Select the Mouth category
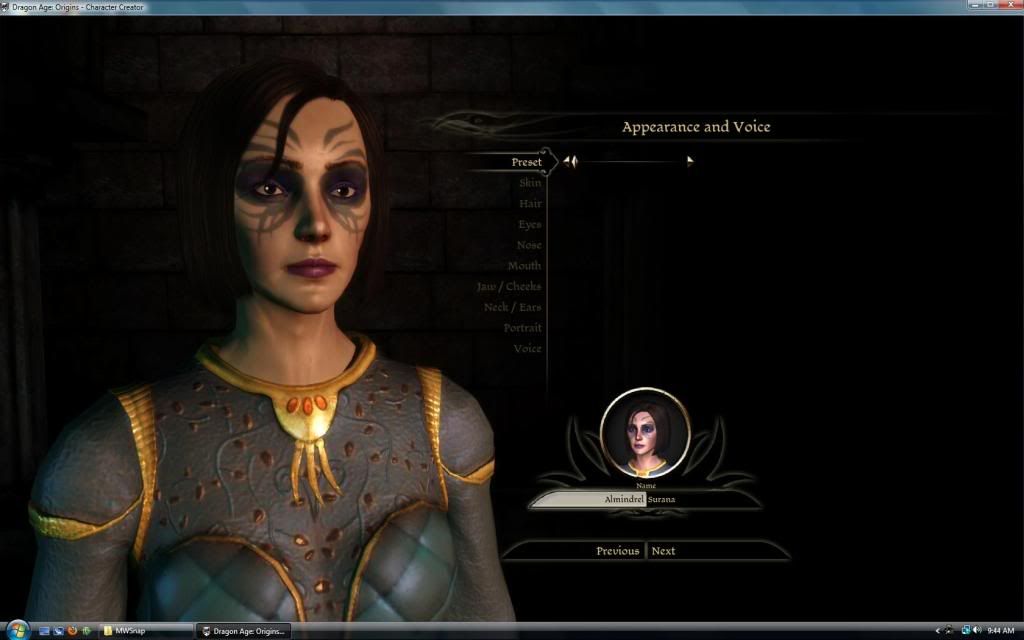 click(x=524, y=266)
